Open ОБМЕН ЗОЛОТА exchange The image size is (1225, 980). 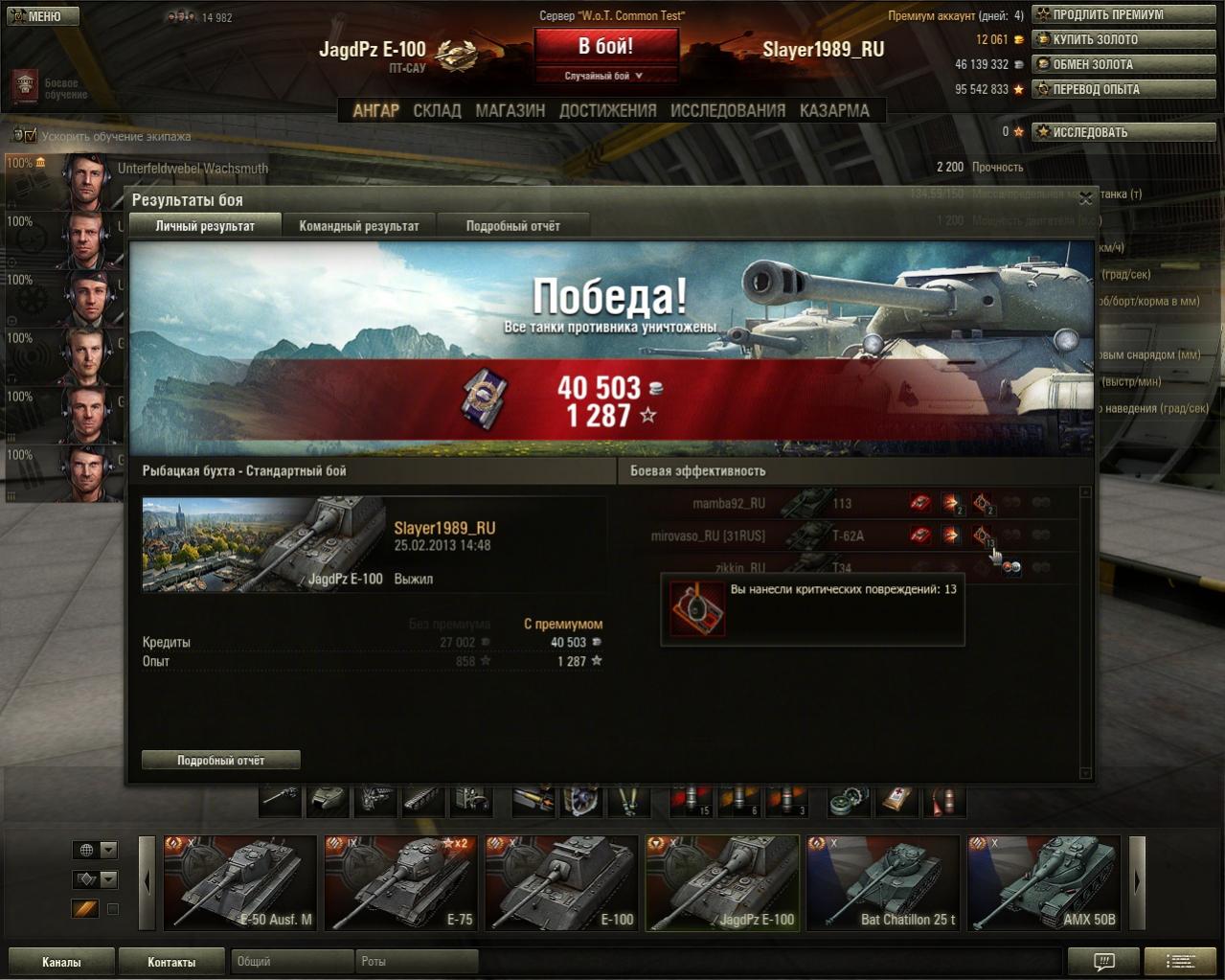coord(1123,64)
